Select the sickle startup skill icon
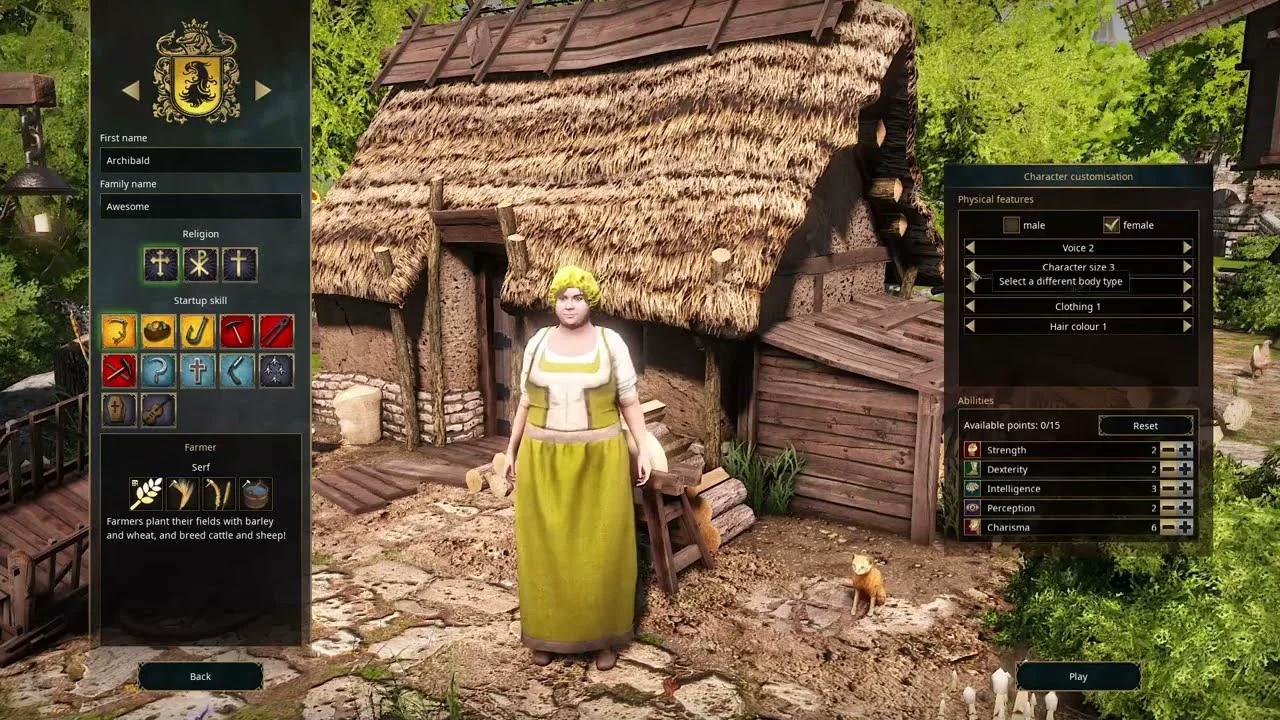The width and height of the screenshot is (1280, 720). coord(160,370)
